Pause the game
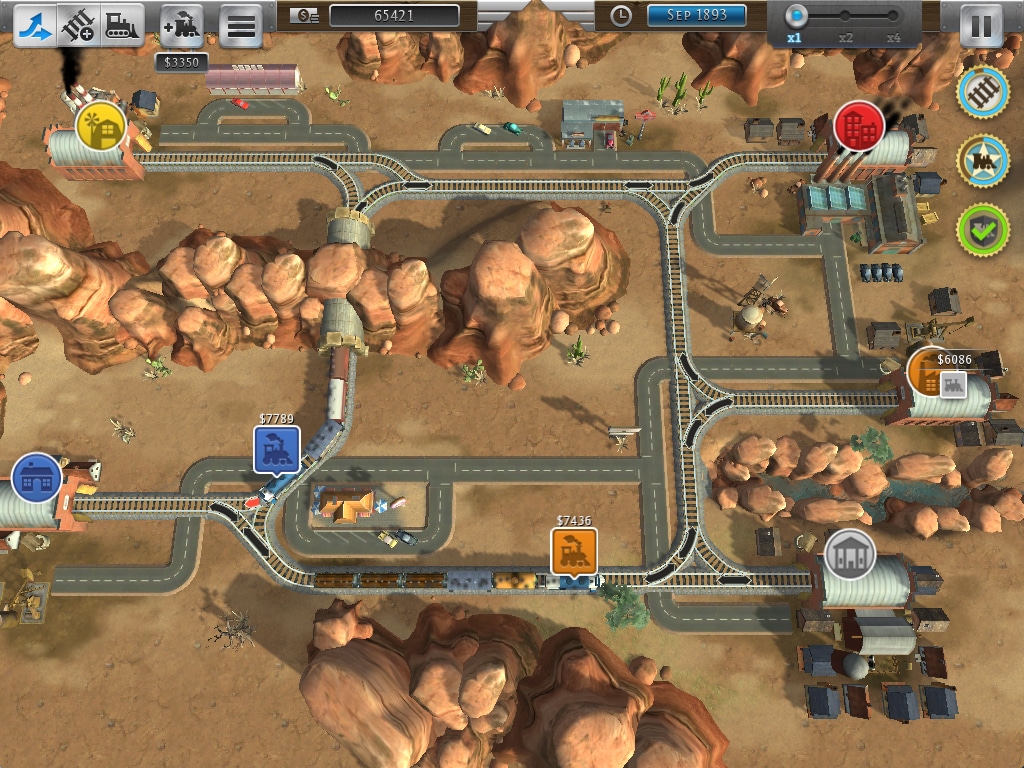This screenshot has height=768, width=1024. 981,26
